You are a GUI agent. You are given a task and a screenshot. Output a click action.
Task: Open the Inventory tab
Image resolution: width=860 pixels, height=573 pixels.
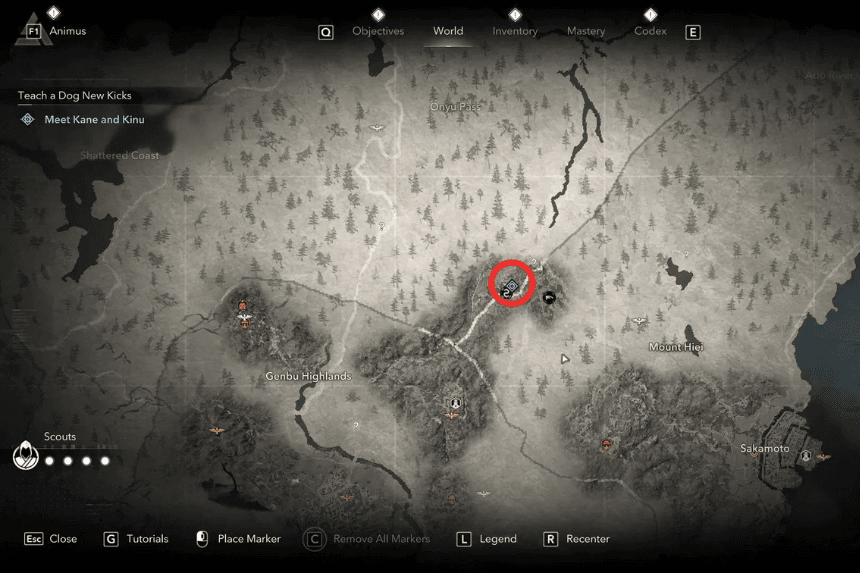(516, 31)
